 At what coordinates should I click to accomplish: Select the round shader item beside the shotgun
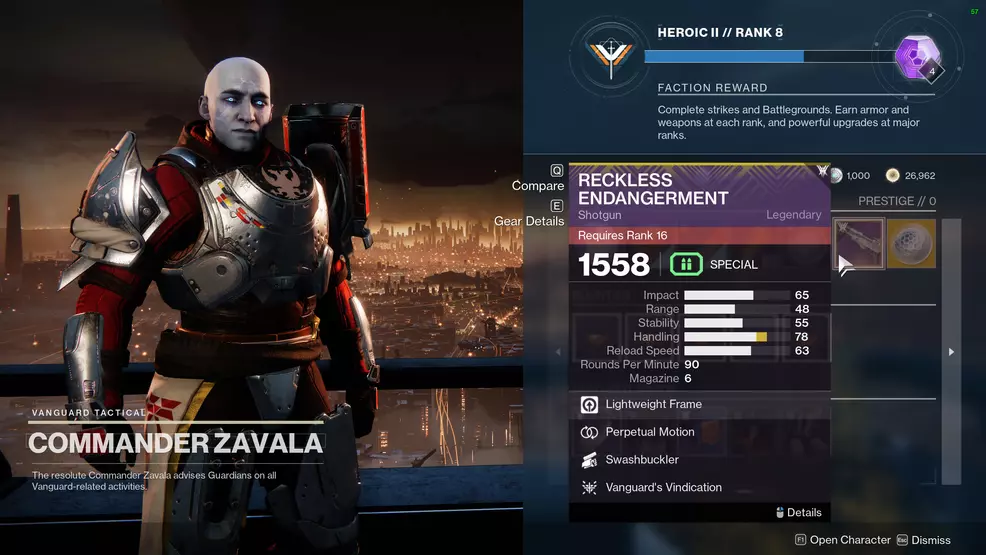click(911, 244)
